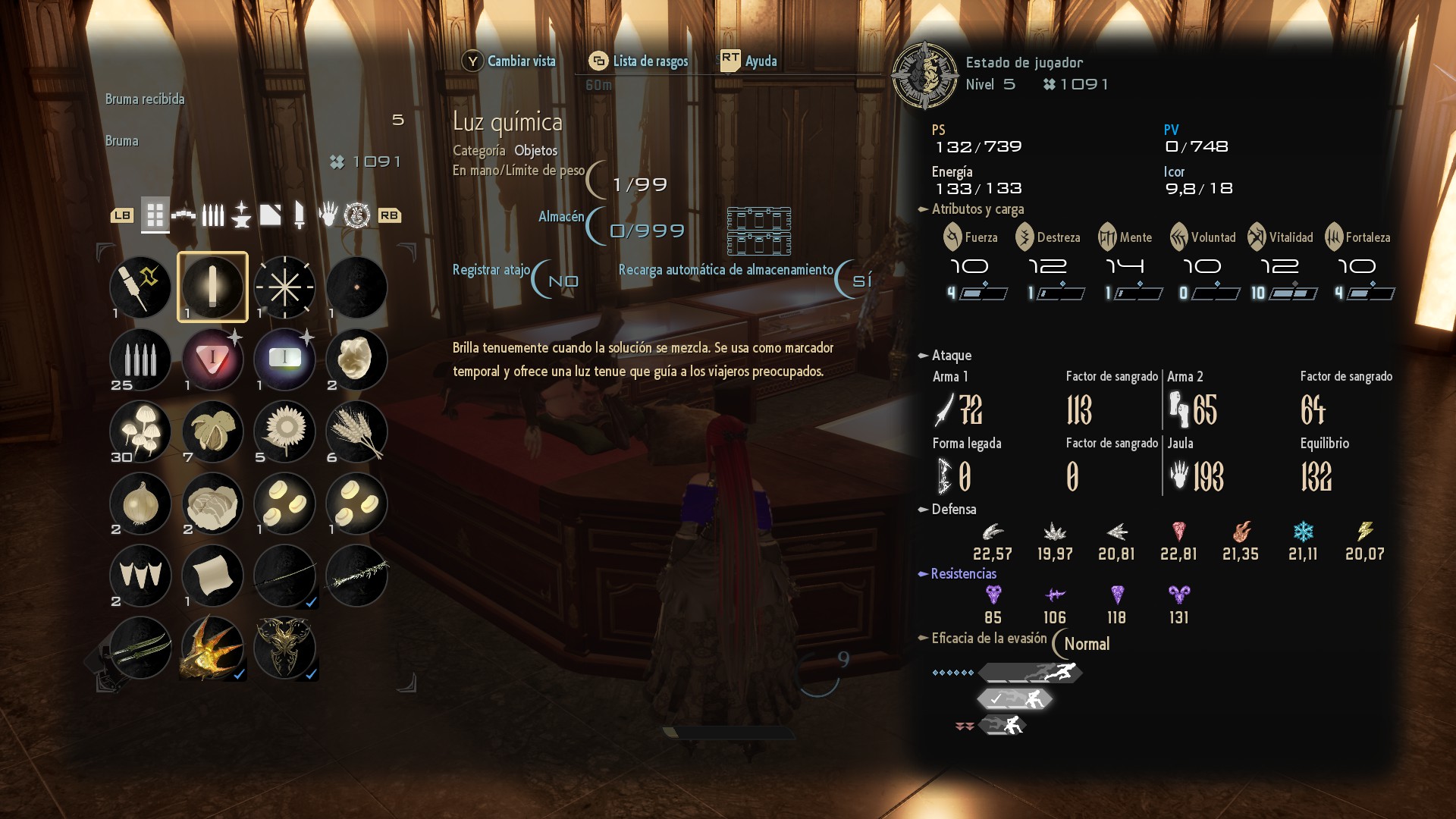Viewport: 1456px width, 819px height.
Task: Open the anvil crafting materials tab
Action: (241, 215)
